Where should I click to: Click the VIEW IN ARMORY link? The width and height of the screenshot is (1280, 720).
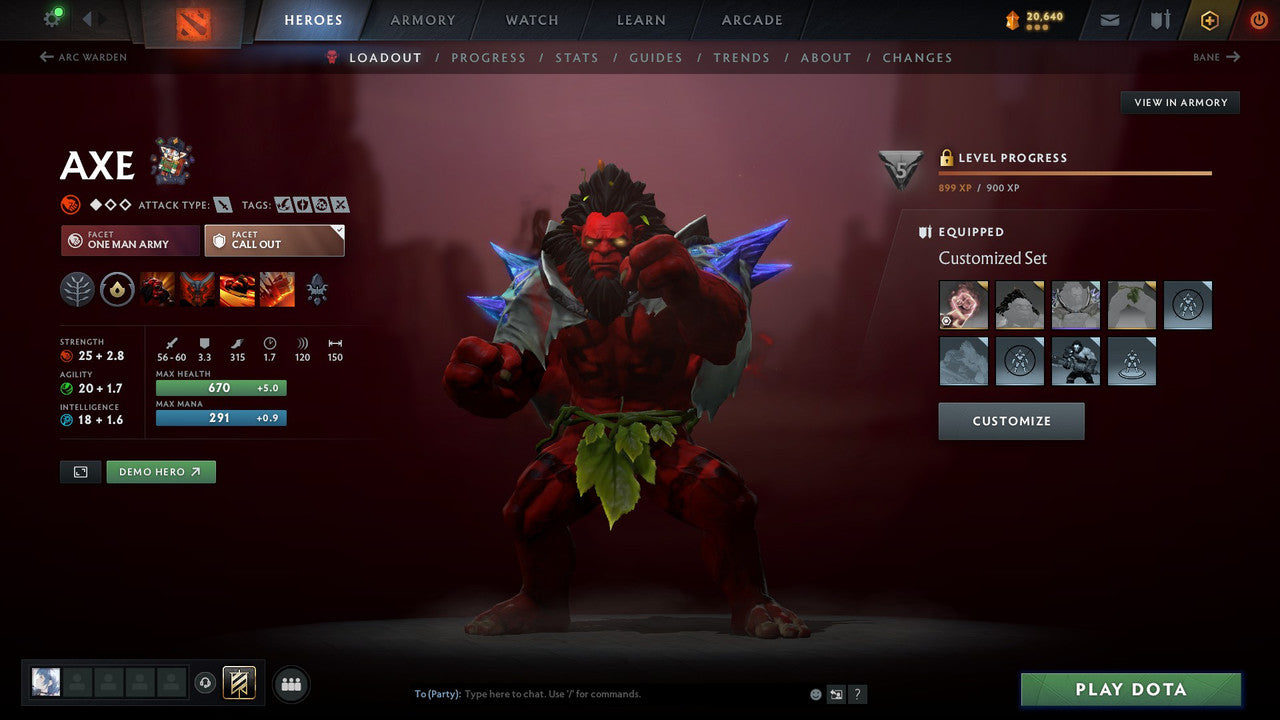[1180, 102]
